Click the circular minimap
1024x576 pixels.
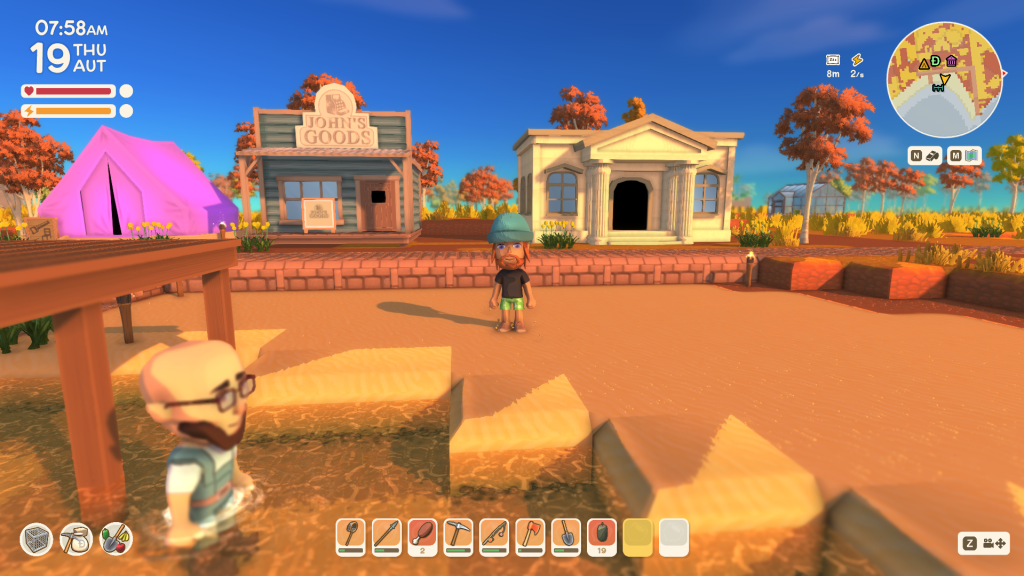click(945, 80)
